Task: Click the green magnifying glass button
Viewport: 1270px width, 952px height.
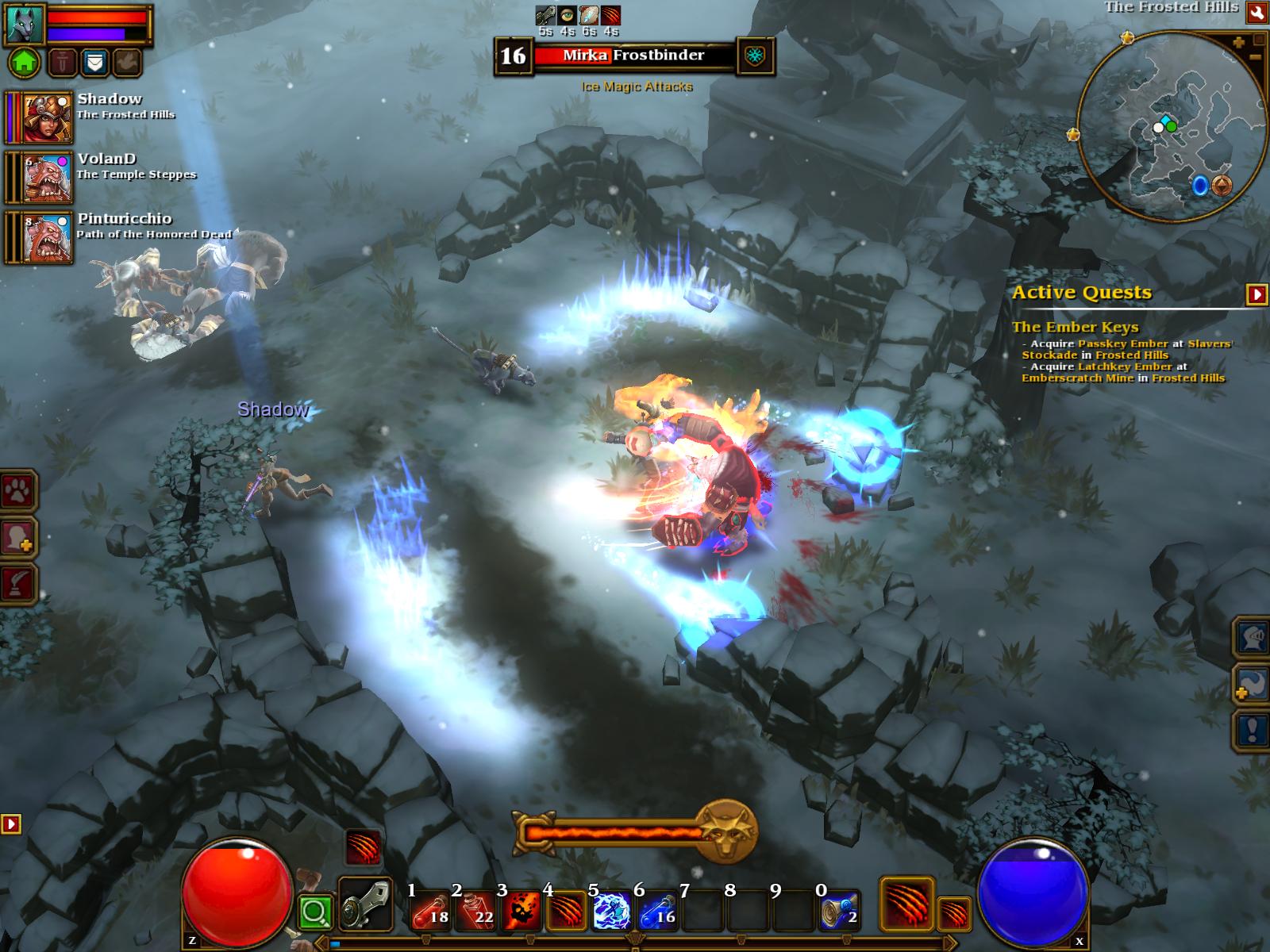Action: click(x=315, y=913)
